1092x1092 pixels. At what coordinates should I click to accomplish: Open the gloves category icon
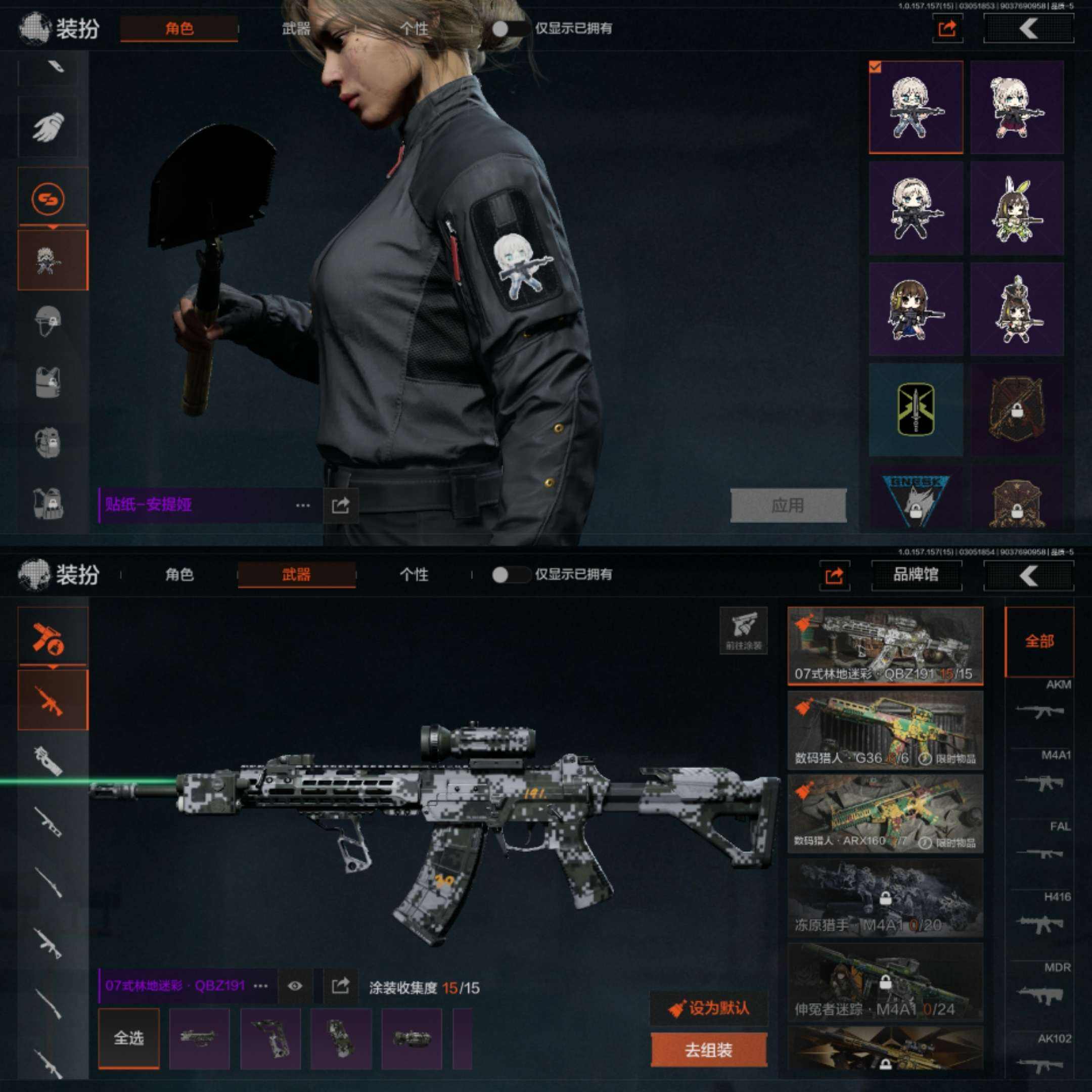[x=49, y=125]
